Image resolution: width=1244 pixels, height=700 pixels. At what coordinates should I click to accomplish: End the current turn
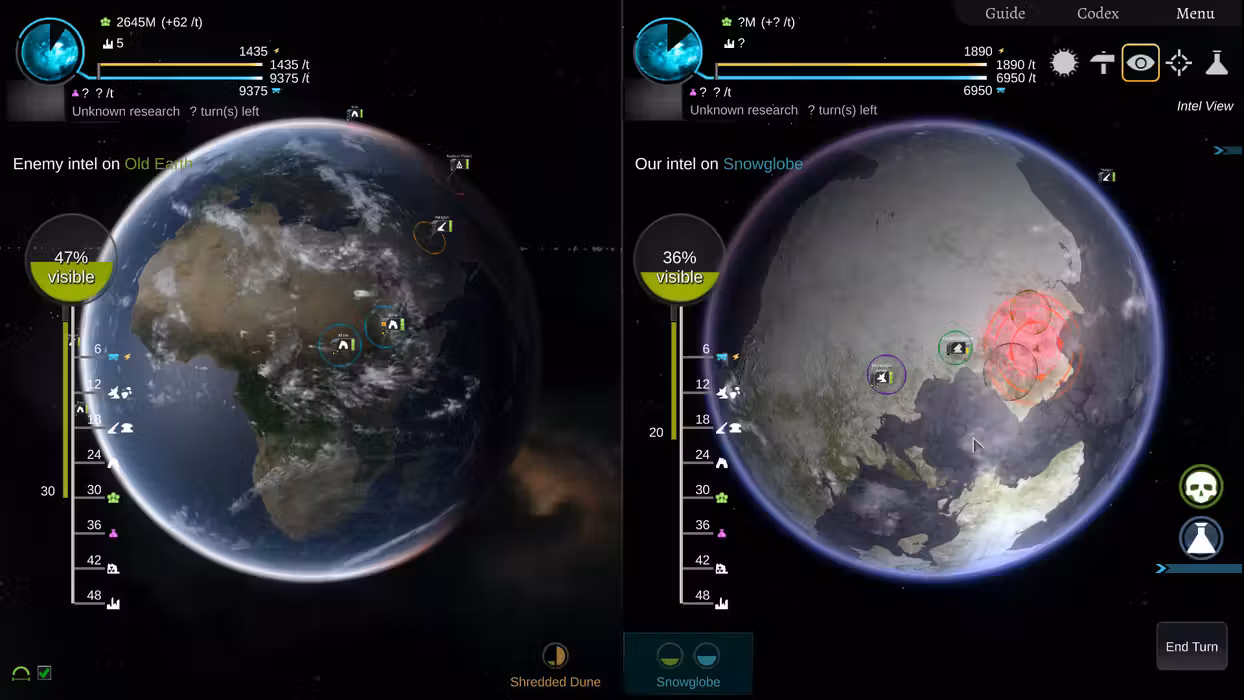point(1191,647)
